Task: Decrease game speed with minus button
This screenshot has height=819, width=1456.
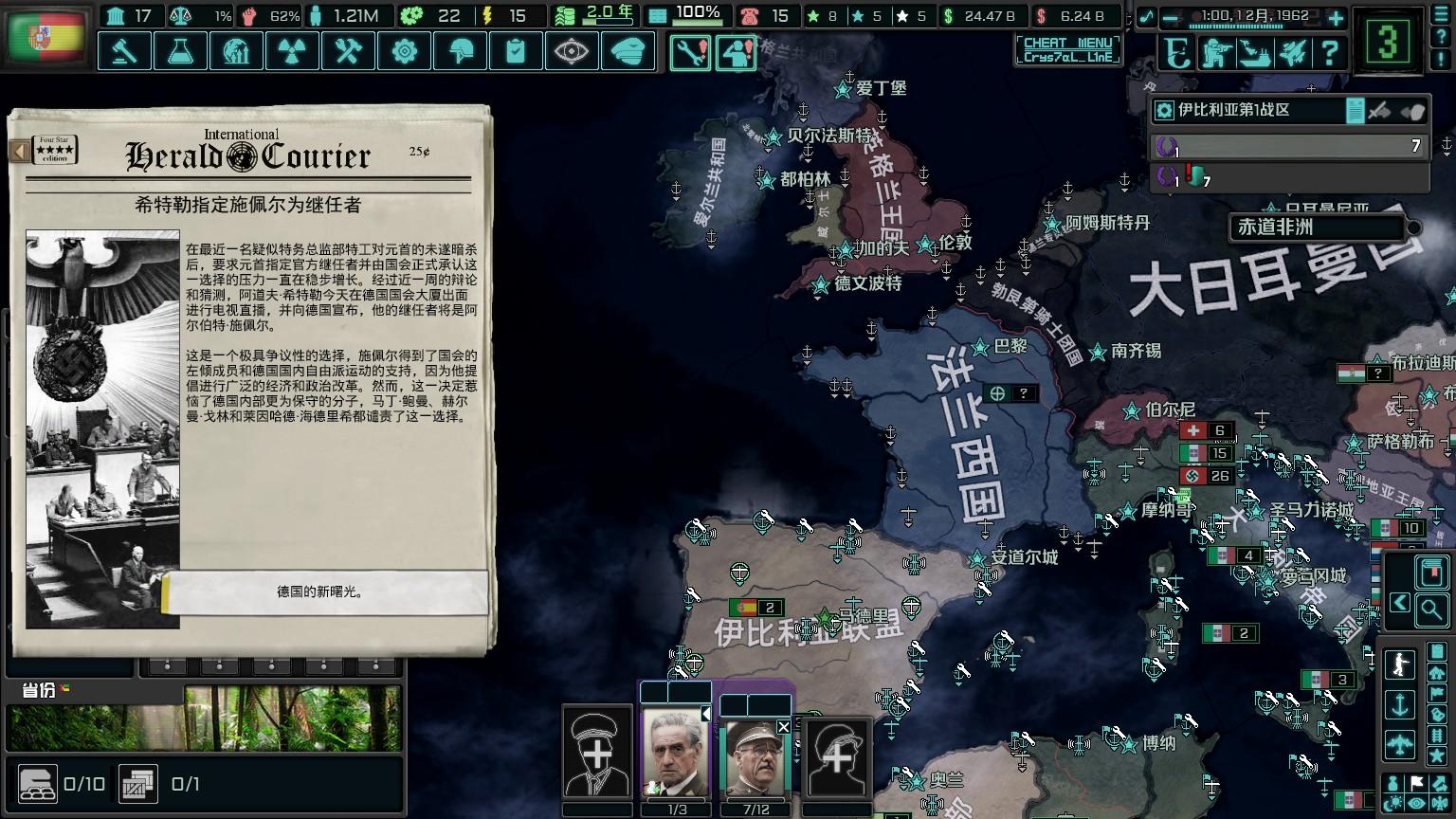Action: [1171, 18]
